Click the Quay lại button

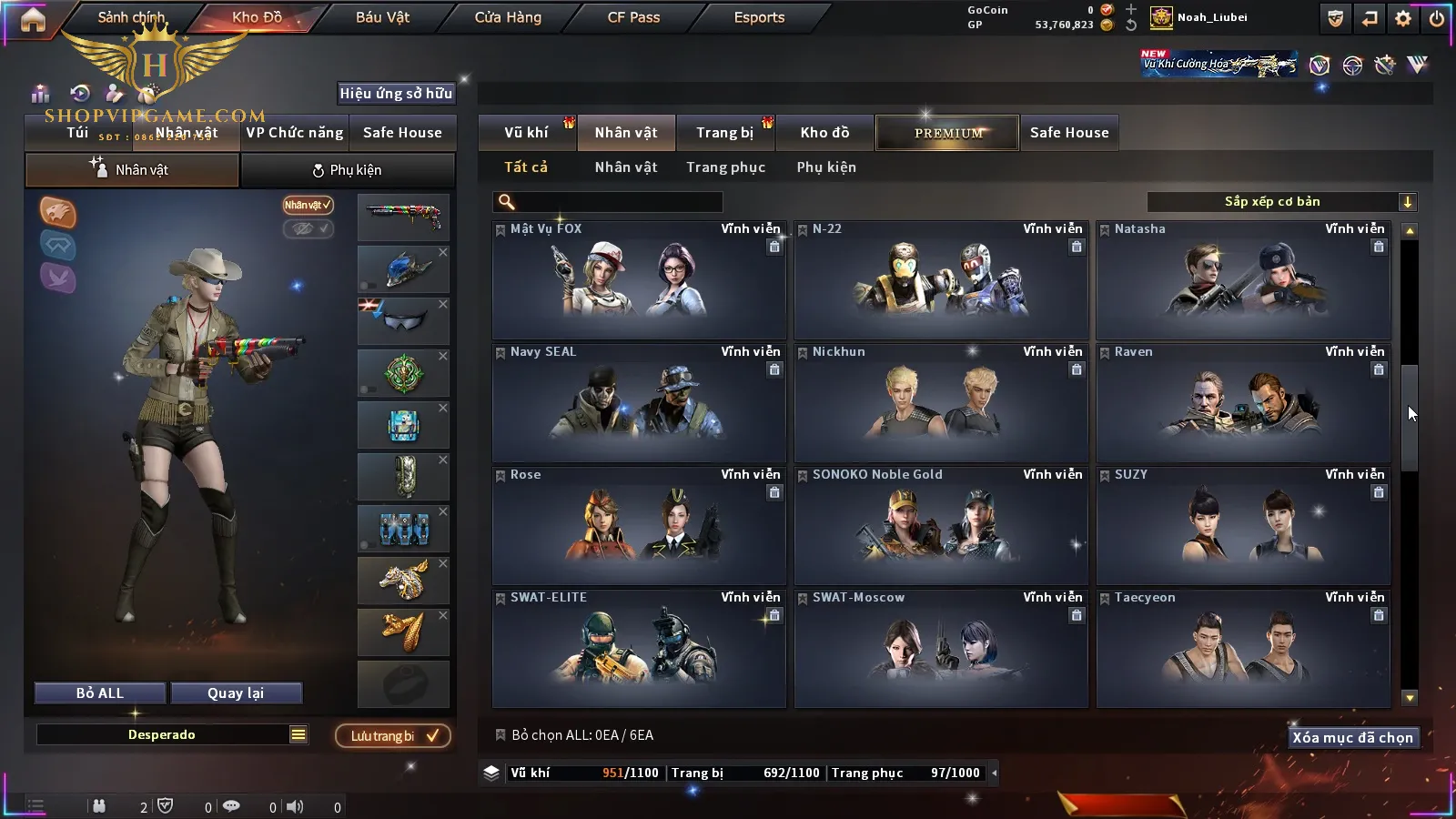click(236, 693)
